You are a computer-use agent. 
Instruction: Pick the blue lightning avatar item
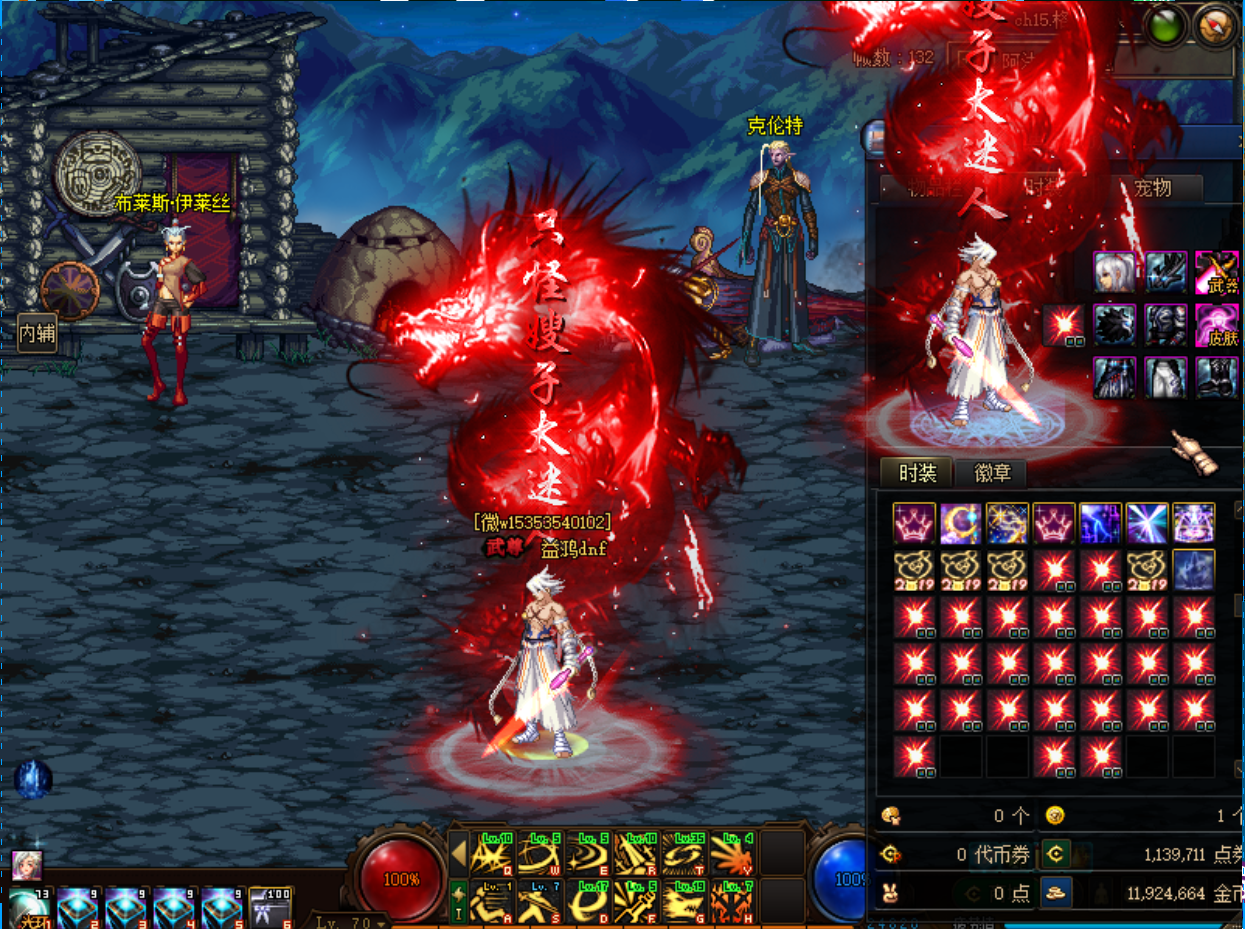point(1100,523)
